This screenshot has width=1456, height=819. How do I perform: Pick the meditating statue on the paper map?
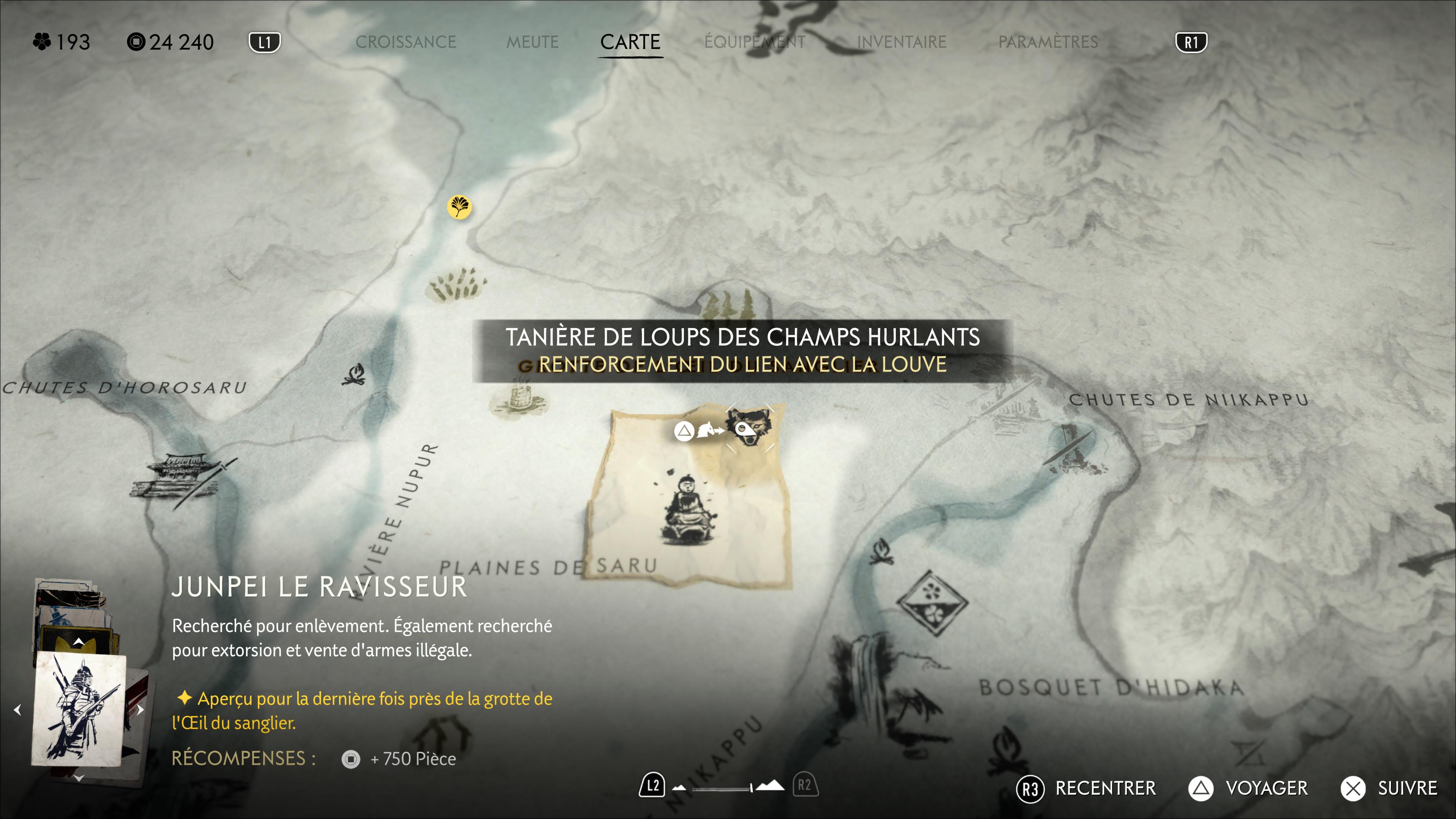(x=687, y=511)
